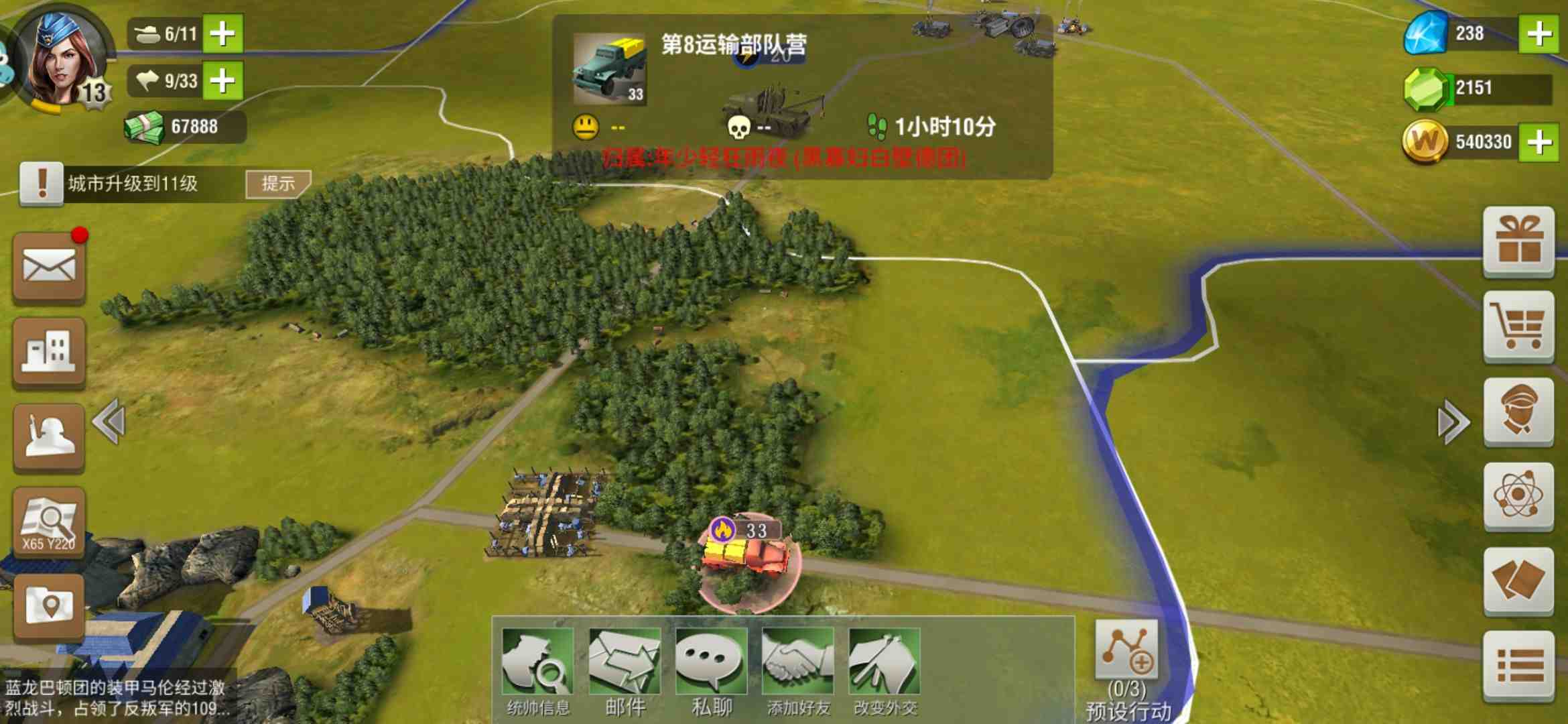Open the shopping cart store
The width and height of the screenshot is (1568, 724).
tap(1518, 326)
